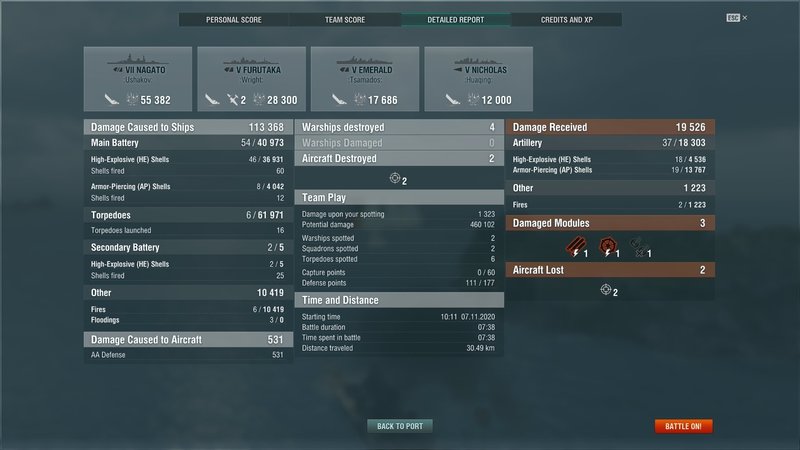Select the Detailed Report tab
The width and height of the screenshot is (800, 450).
tap(455, 20)
